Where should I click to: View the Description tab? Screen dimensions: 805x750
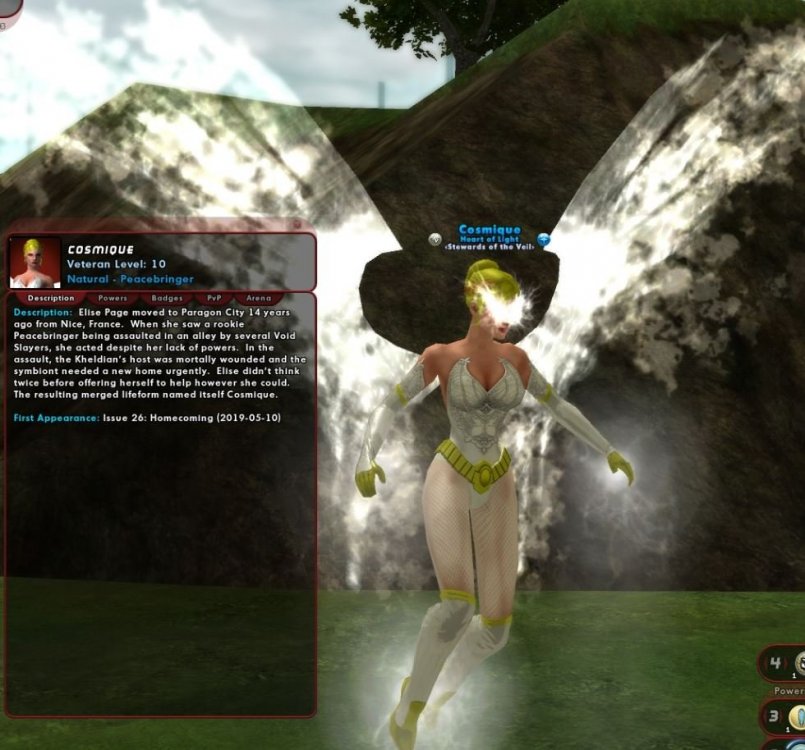tap(51, 297)
